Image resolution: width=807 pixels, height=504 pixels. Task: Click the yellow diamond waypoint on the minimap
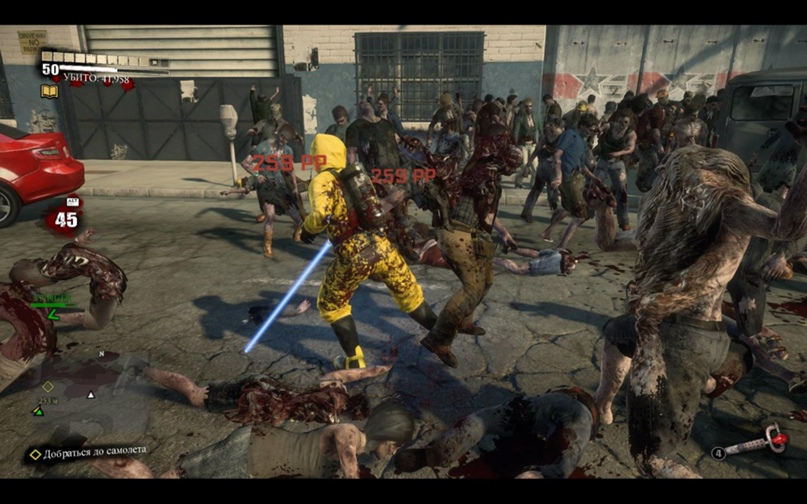pyautogui.click(x=48, y=386)
